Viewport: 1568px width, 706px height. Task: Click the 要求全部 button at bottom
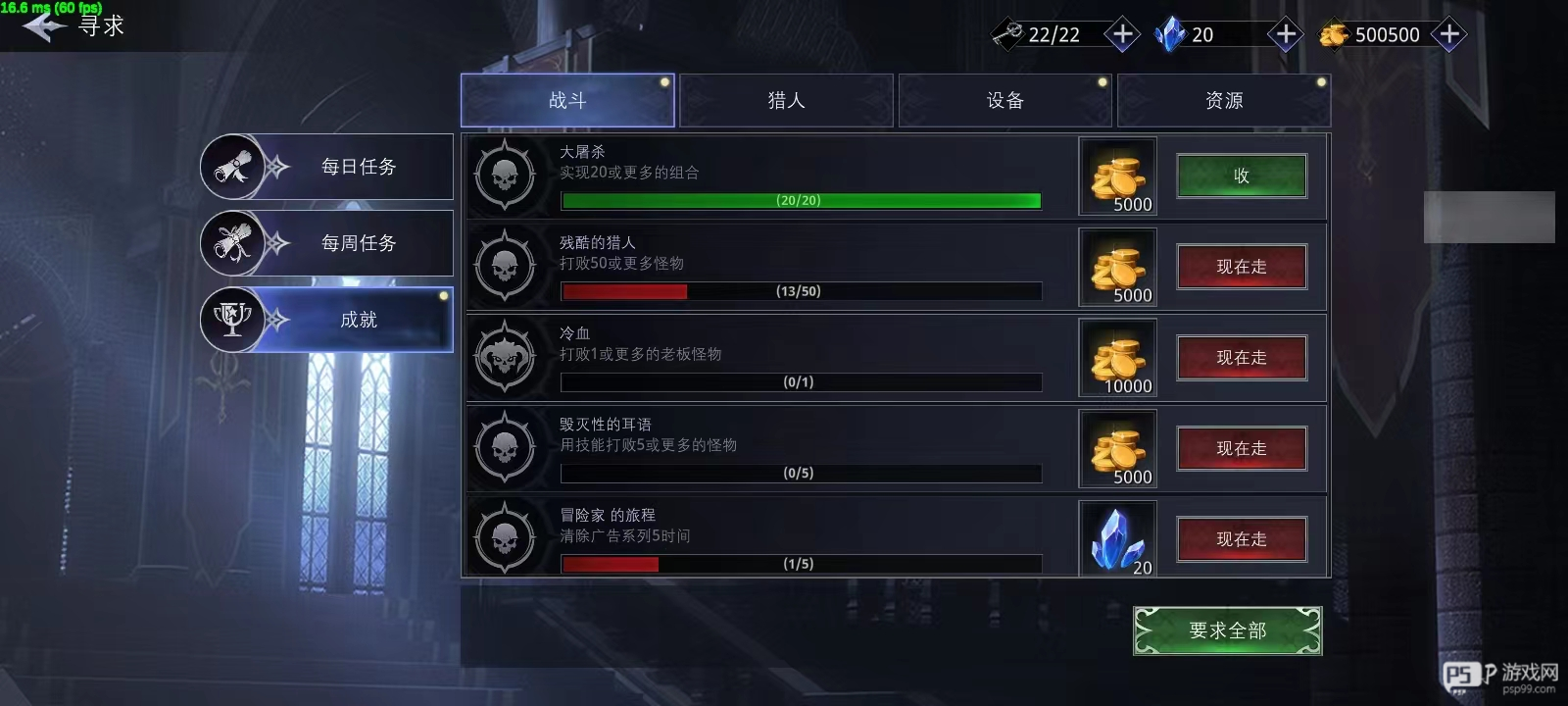(x=1226, y=630)
